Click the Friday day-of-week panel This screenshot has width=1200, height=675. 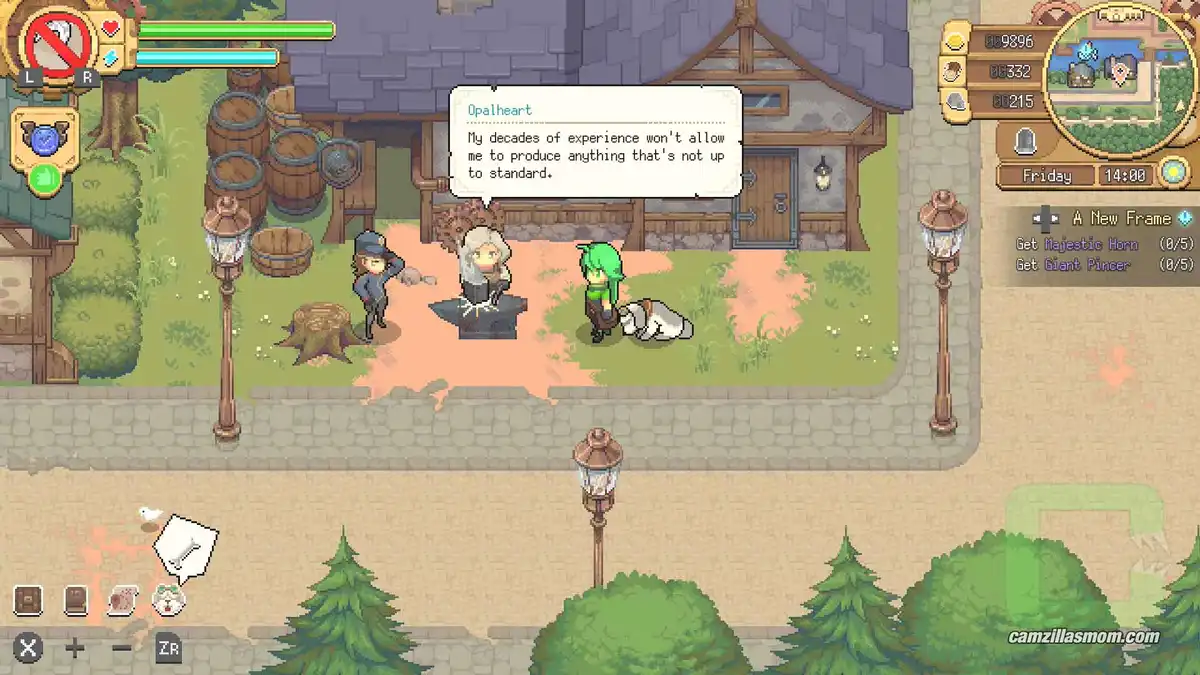[x=1046, y=176]
